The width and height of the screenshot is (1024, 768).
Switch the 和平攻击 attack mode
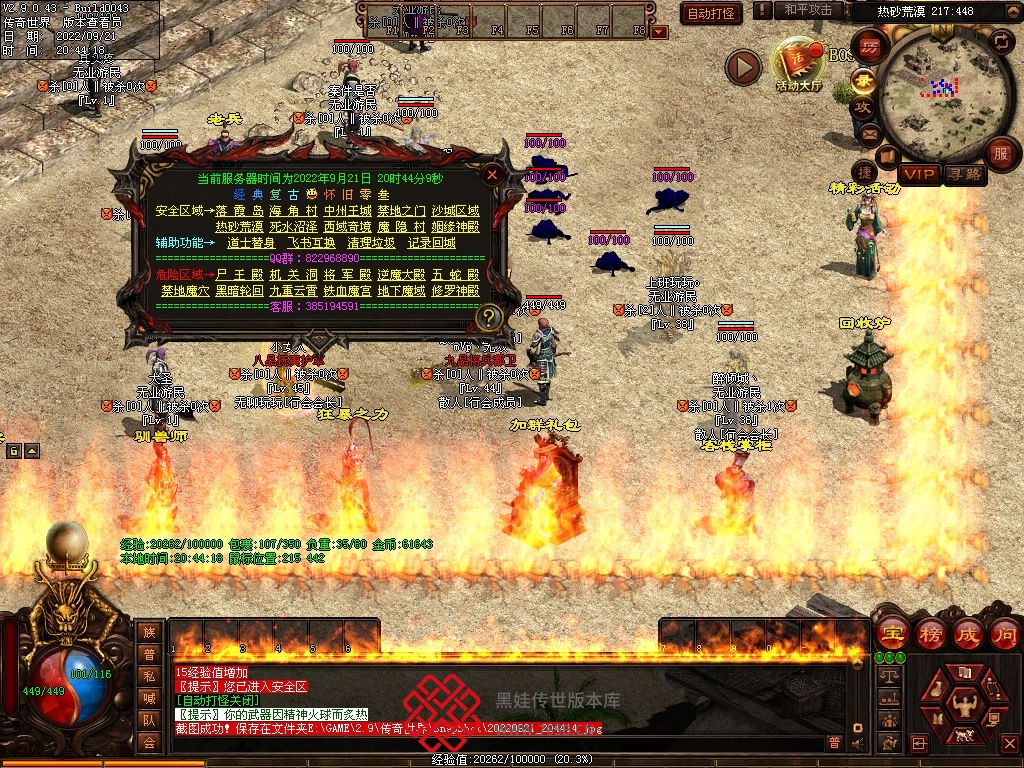click(x=808, y=10)
